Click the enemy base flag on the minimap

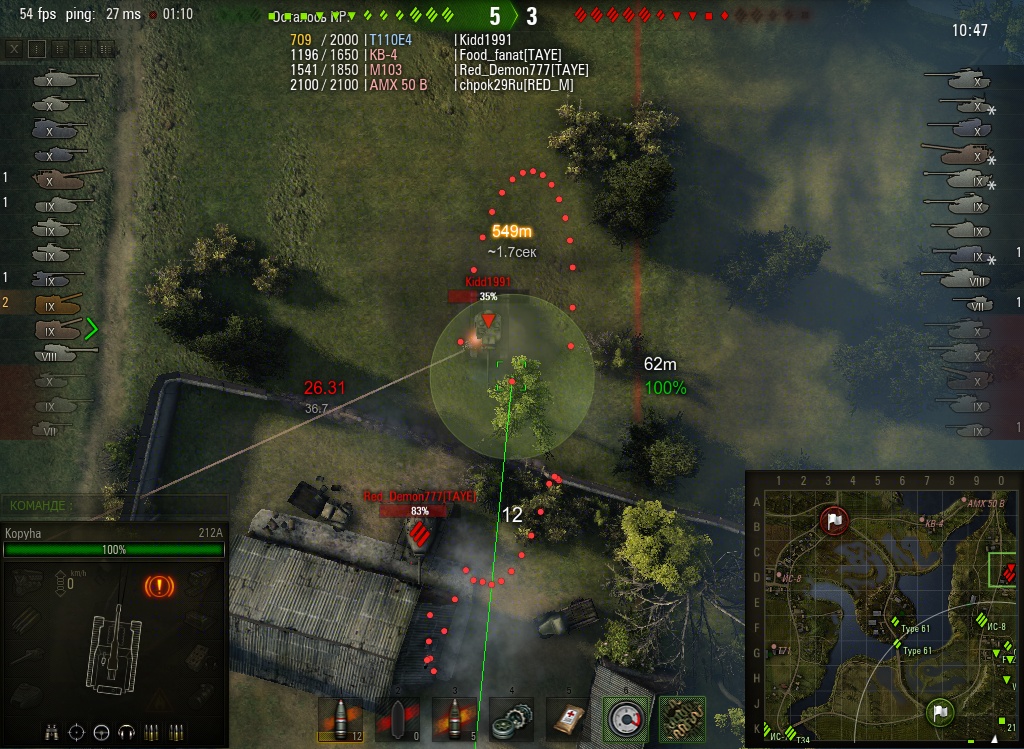(833, 520)
